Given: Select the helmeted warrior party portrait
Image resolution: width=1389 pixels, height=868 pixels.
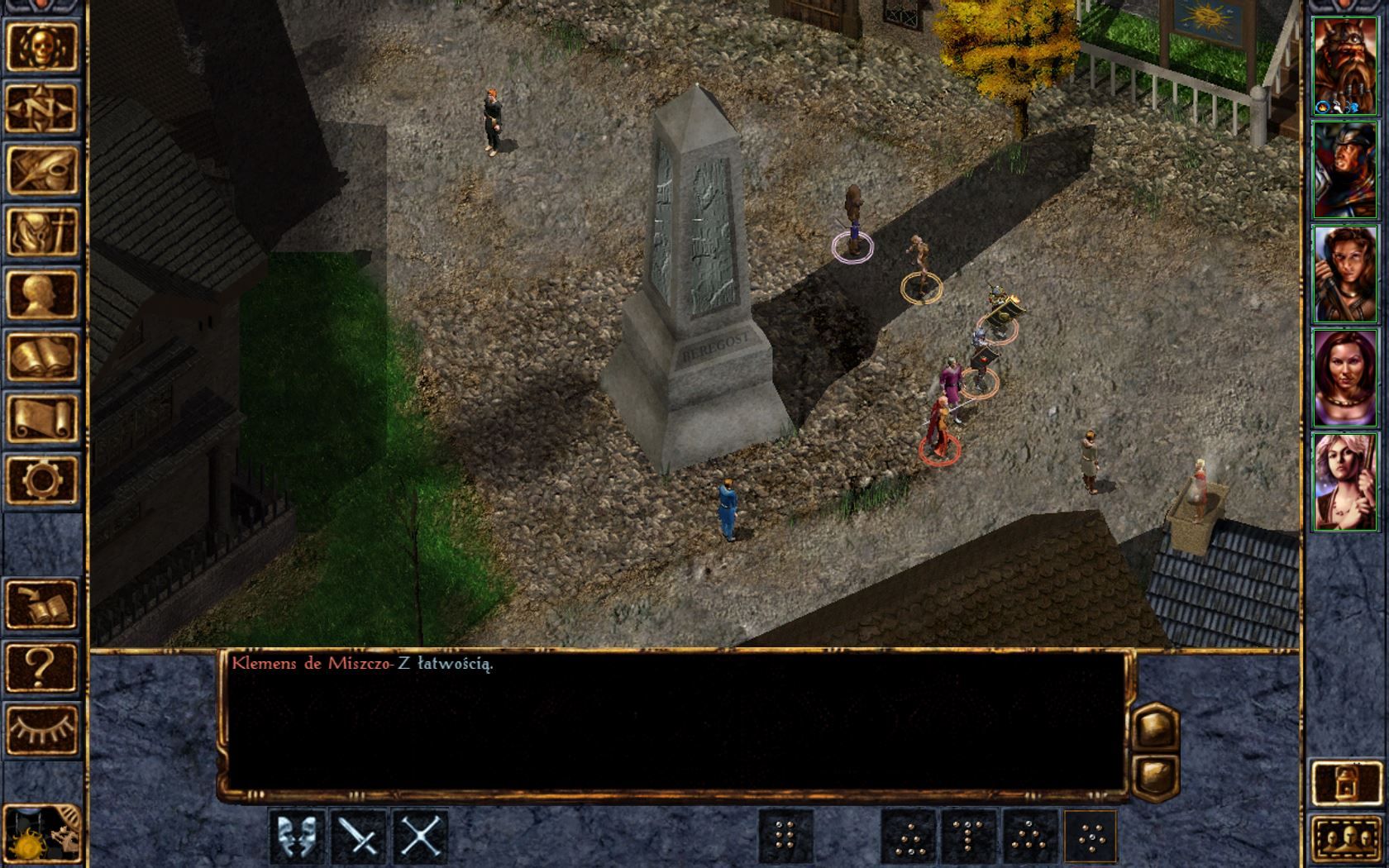Looking at the screenshot, I should (1344, 170).
